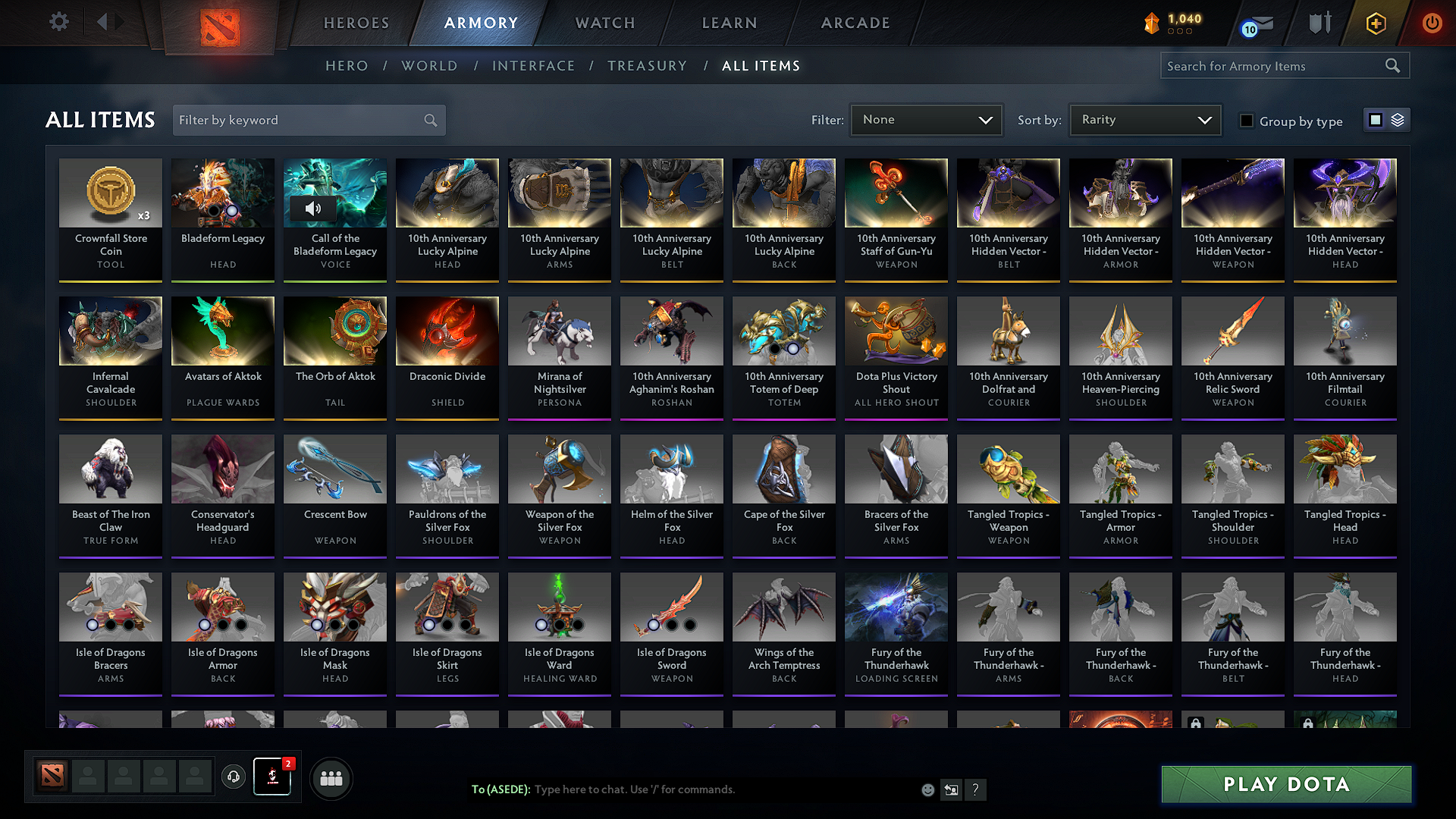Open the TREASURY section

(x=647, y=66)
